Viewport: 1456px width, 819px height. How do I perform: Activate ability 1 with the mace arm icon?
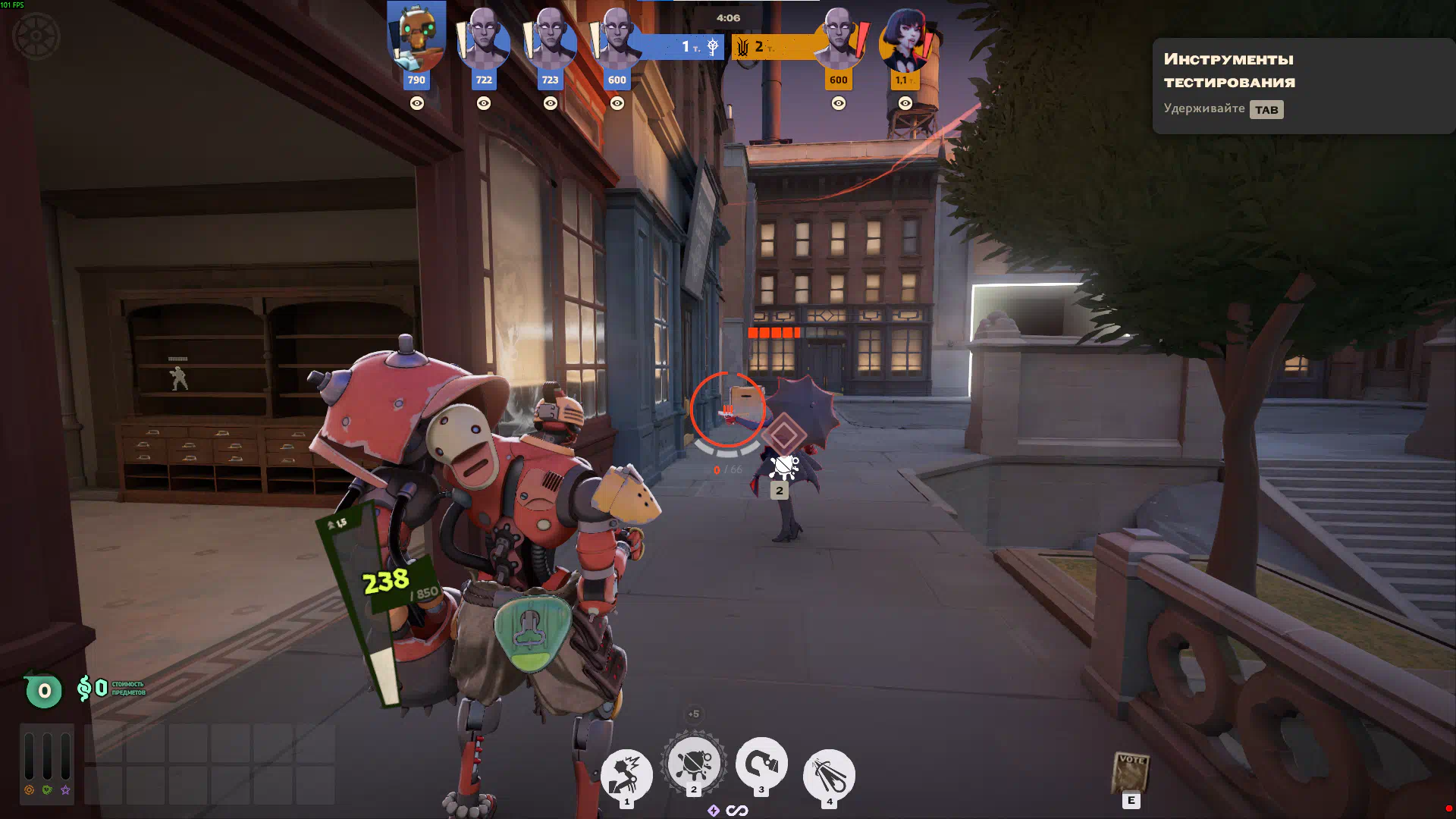point(626,773)
